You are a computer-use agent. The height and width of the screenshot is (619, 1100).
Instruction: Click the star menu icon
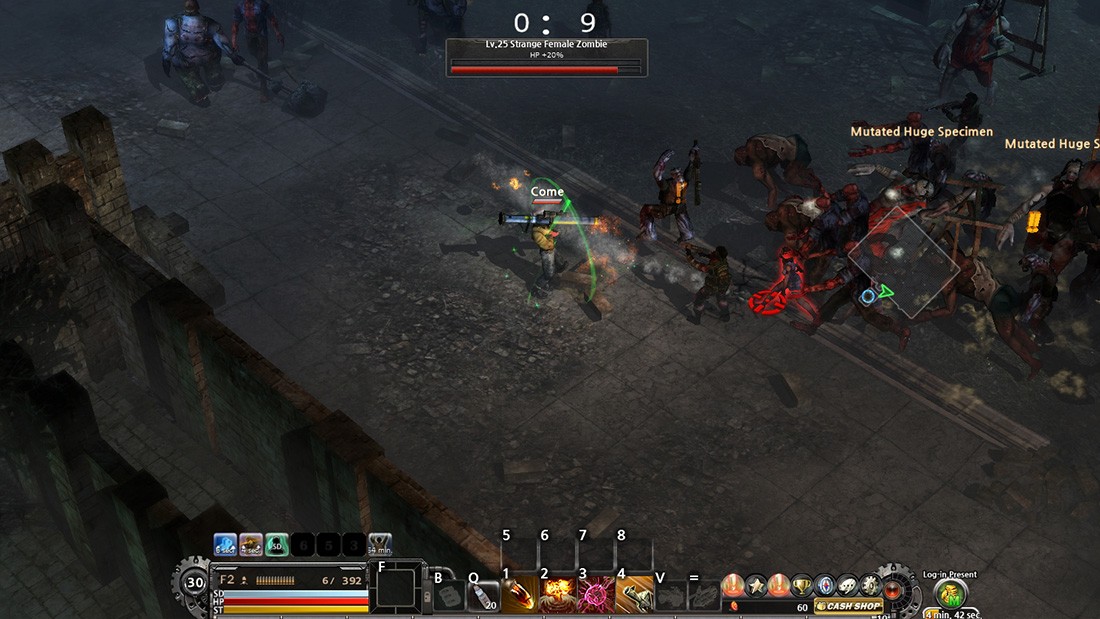(757, 585)
